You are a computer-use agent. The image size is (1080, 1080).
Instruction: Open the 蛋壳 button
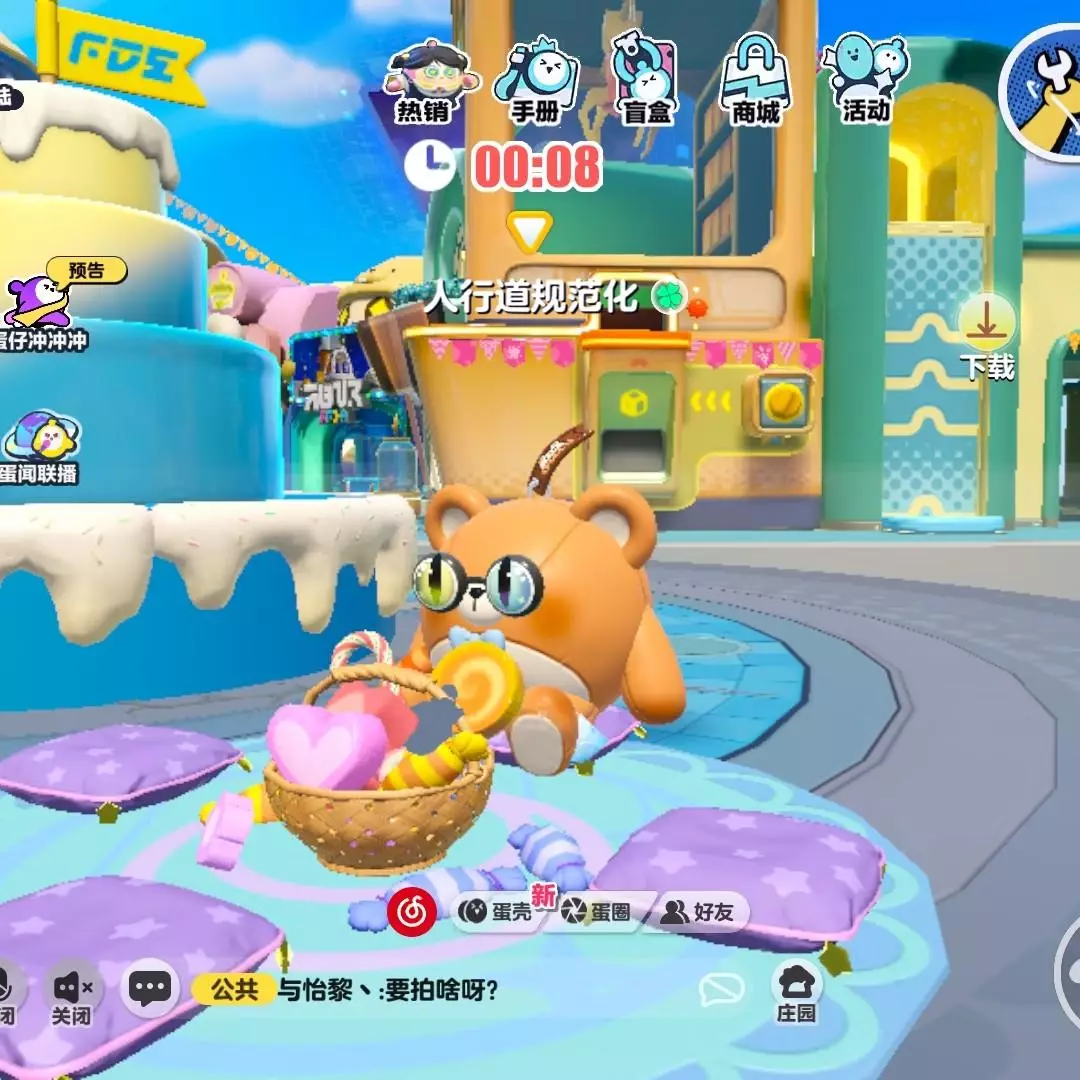[497, 912]
